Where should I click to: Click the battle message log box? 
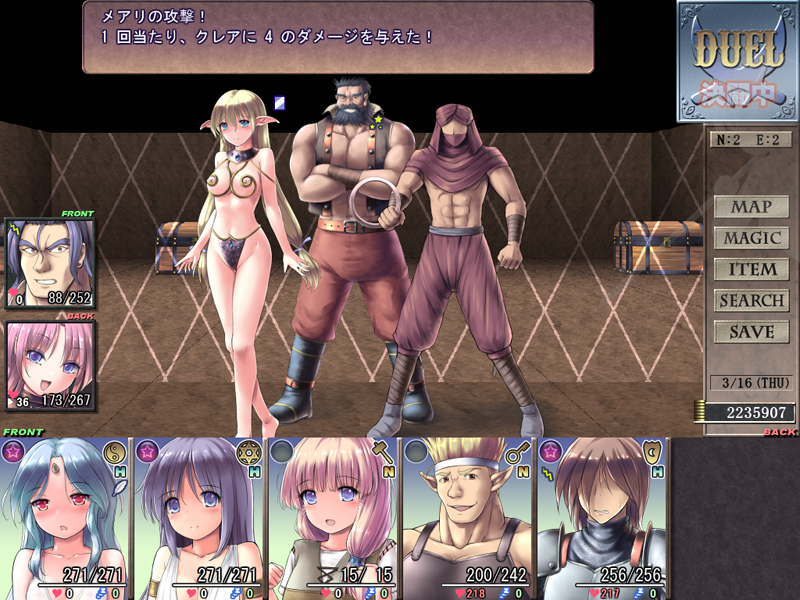tap(337, 37)
